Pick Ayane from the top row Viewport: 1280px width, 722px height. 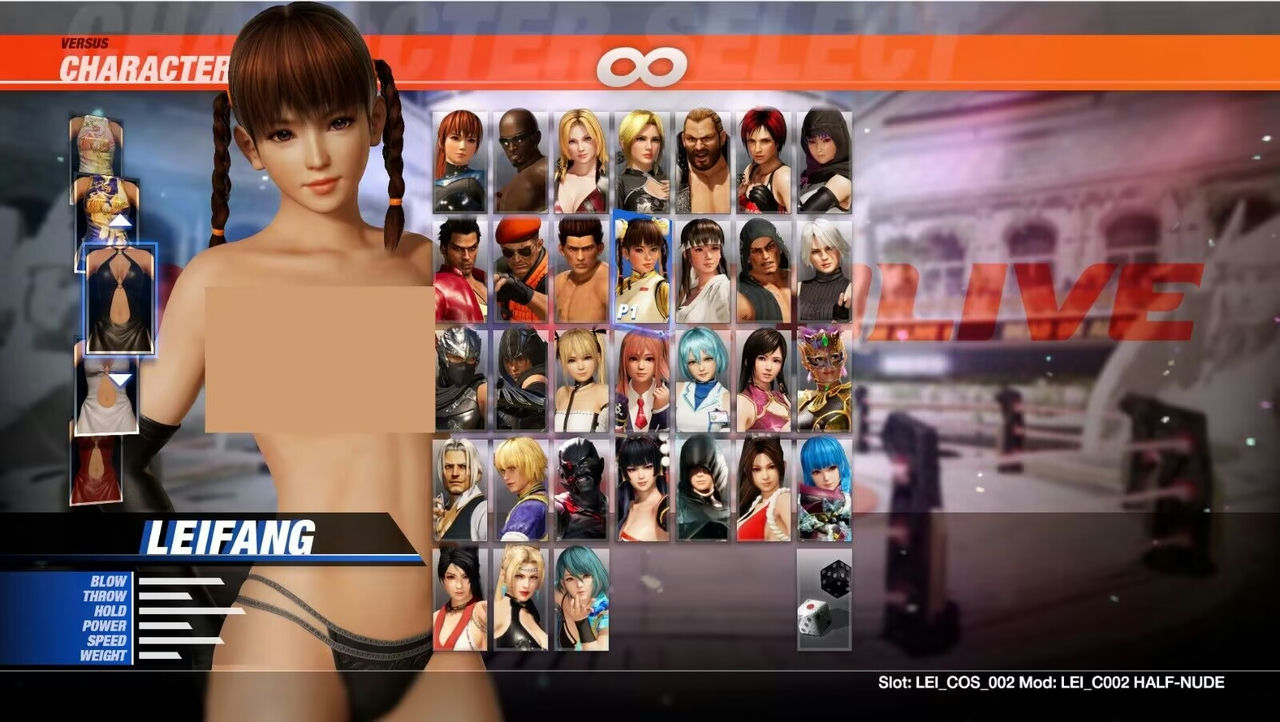(825, 160)
